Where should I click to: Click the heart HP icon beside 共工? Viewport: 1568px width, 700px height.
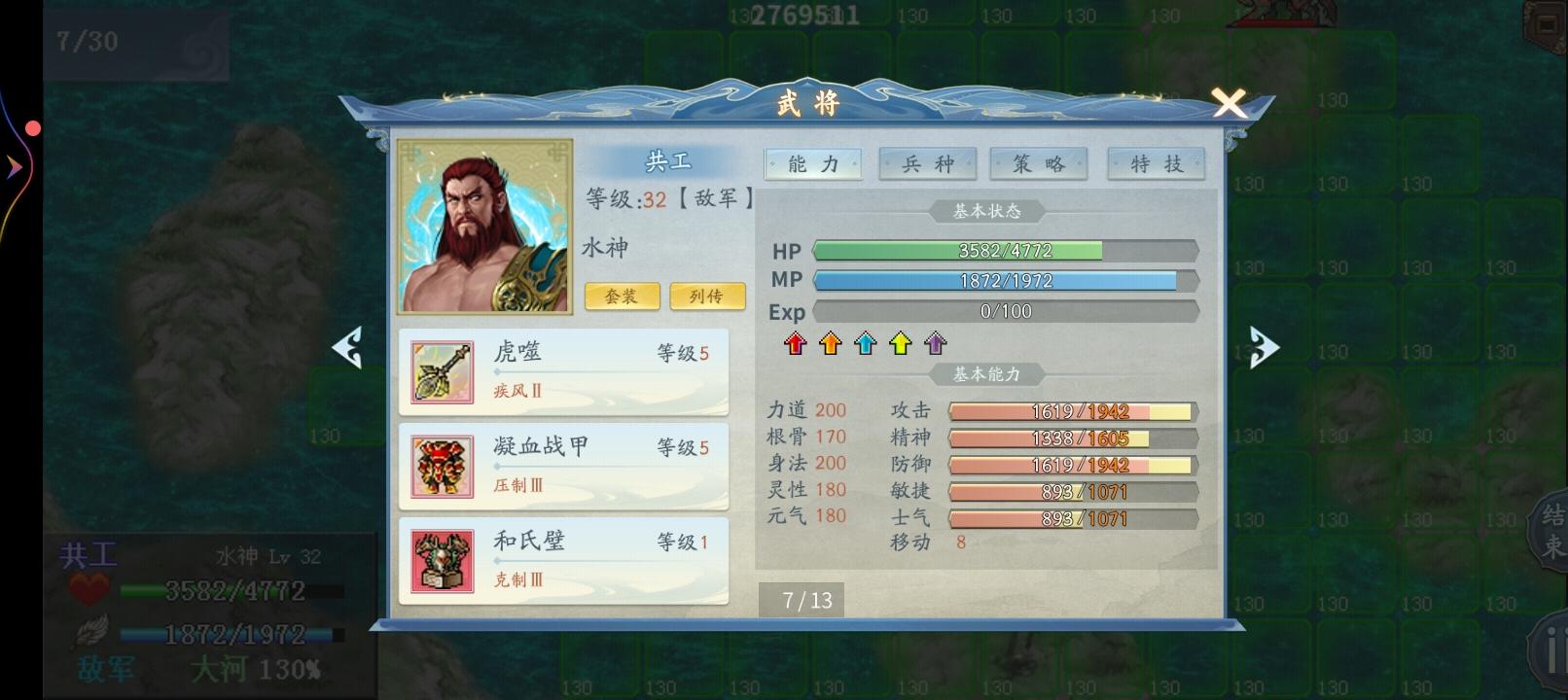(x=89, y=587)
